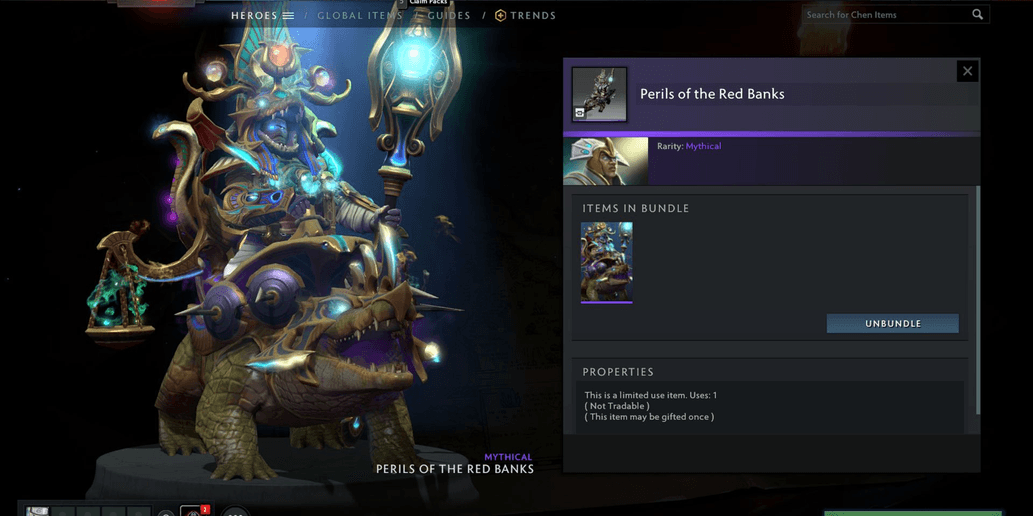Unbundle the Perils of the Red Banks
The image size is (1033, 516).
pyautogui.click(x=892, y=324)
